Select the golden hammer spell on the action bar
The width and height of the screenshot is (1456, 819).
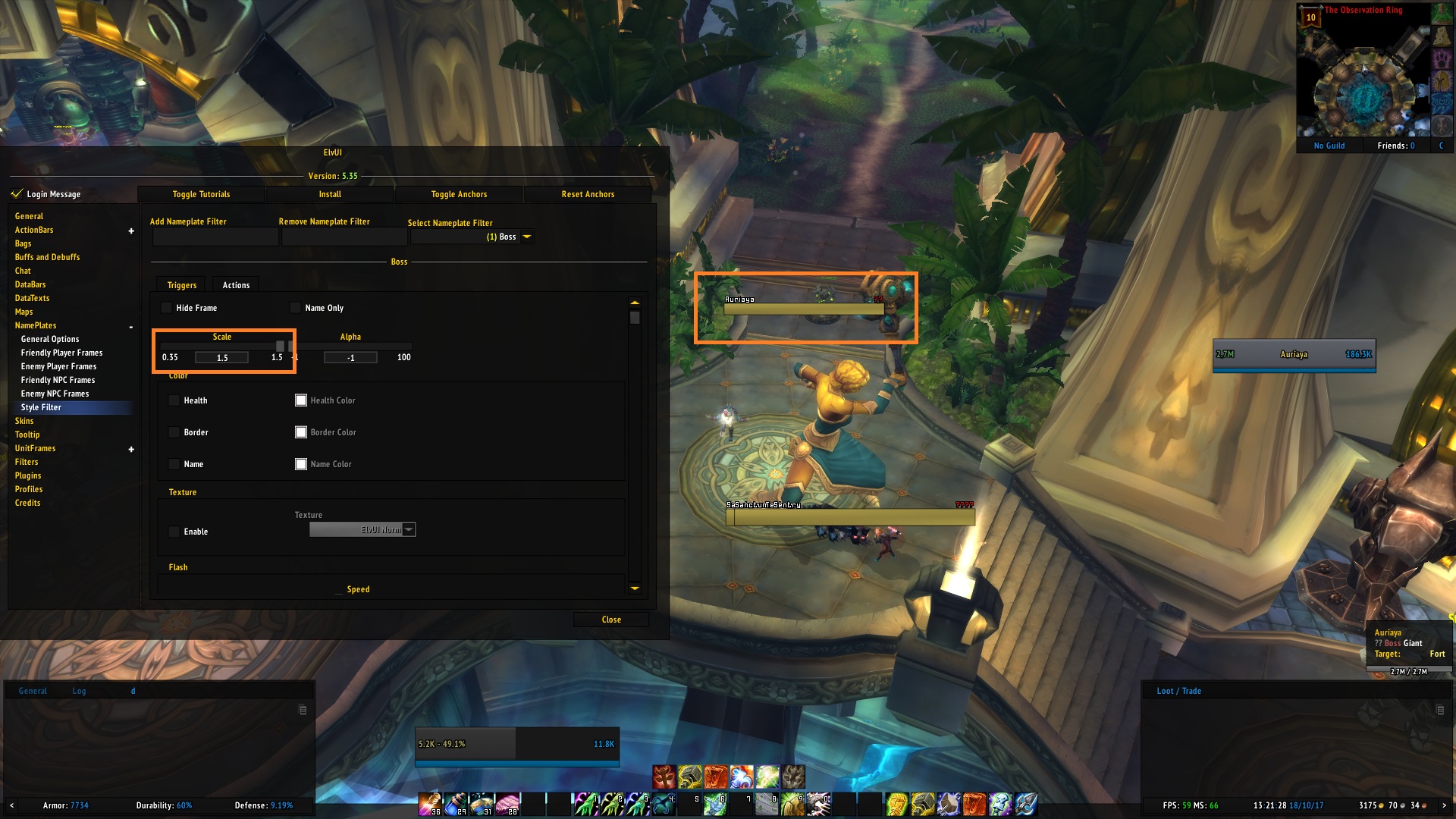[689, 775]
